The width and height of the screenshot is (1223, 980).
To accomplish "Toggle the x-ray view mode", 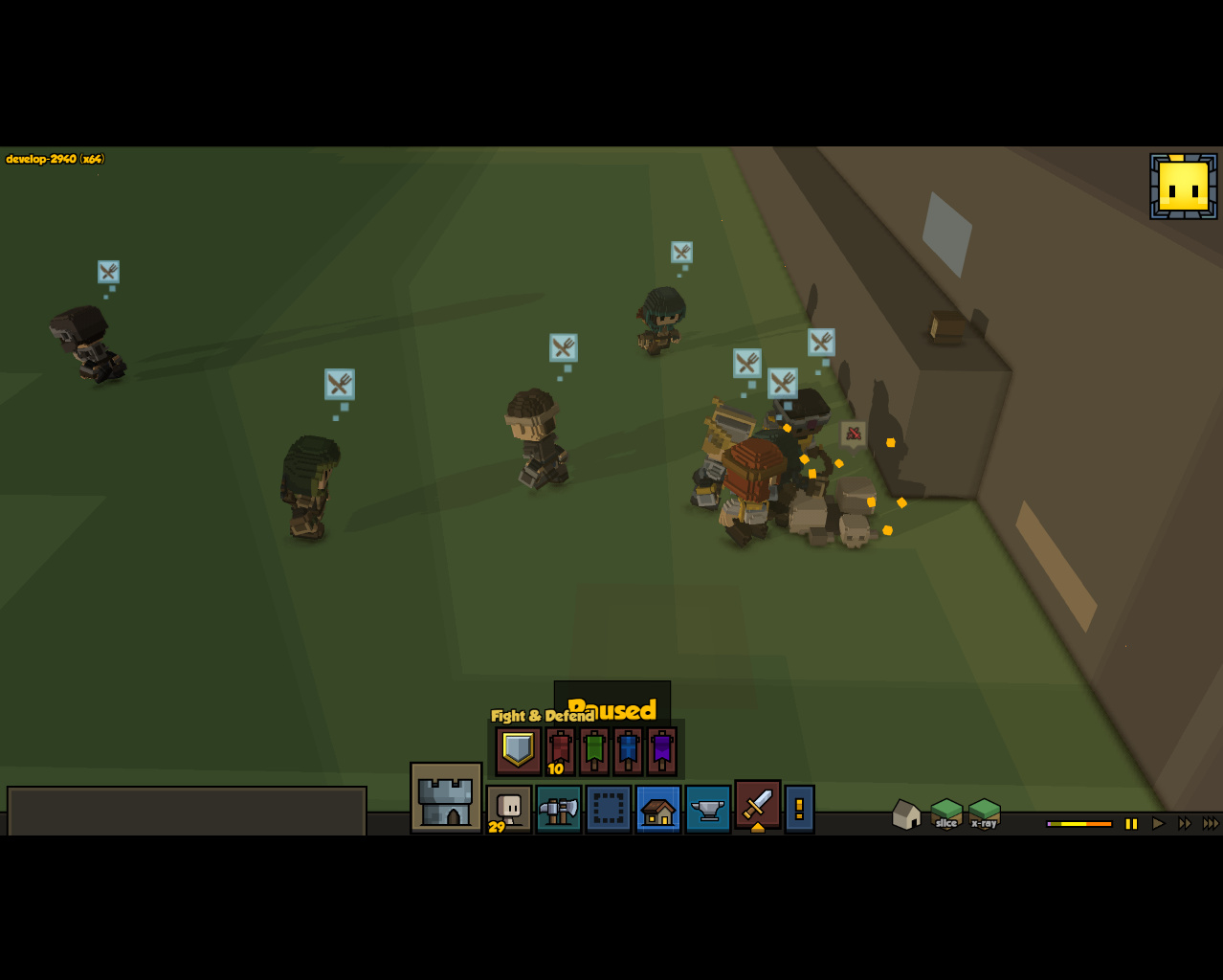I will coord(984,814).
